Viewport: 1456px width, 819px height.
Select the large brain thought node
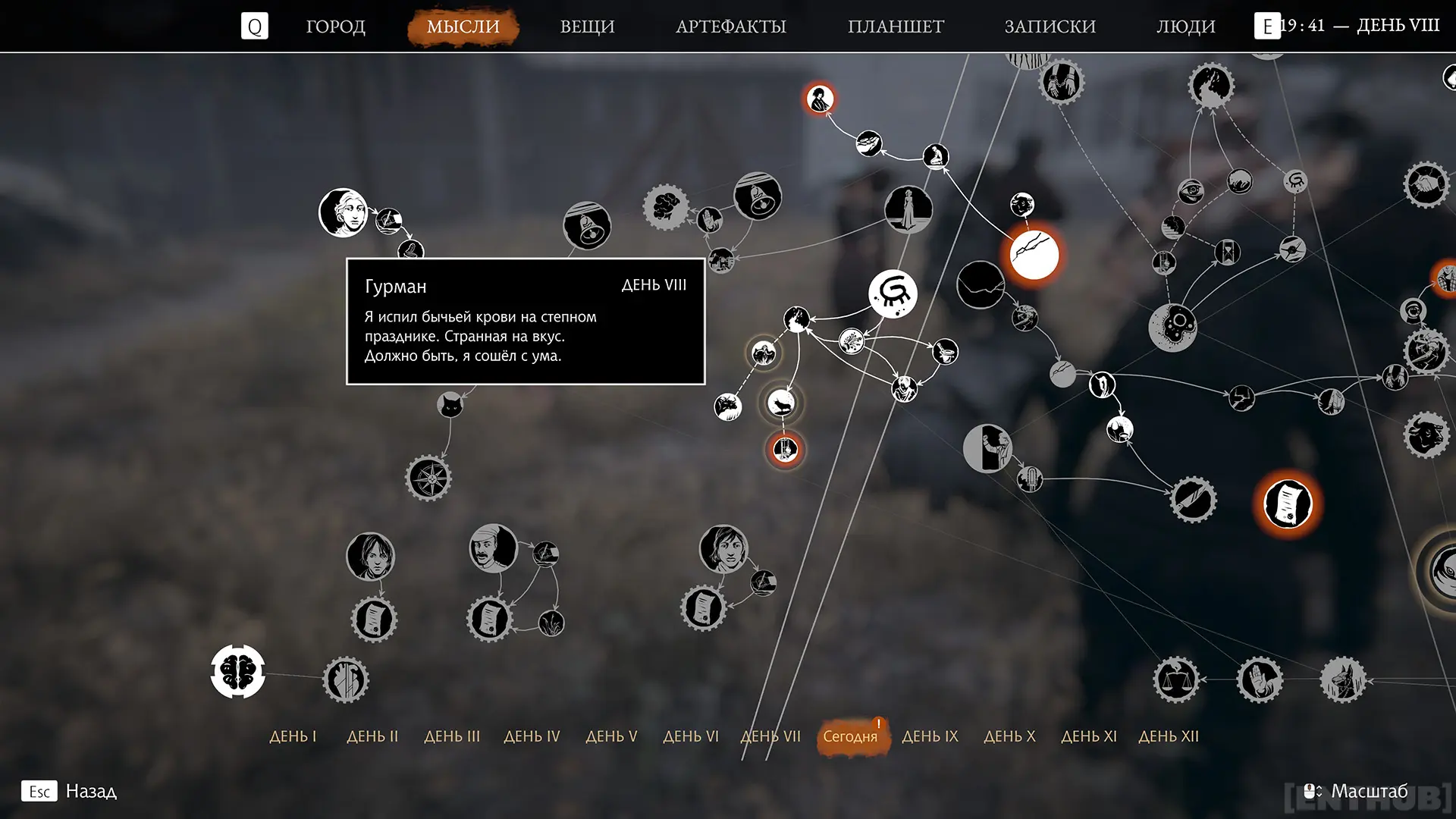(x=238, y=672)
